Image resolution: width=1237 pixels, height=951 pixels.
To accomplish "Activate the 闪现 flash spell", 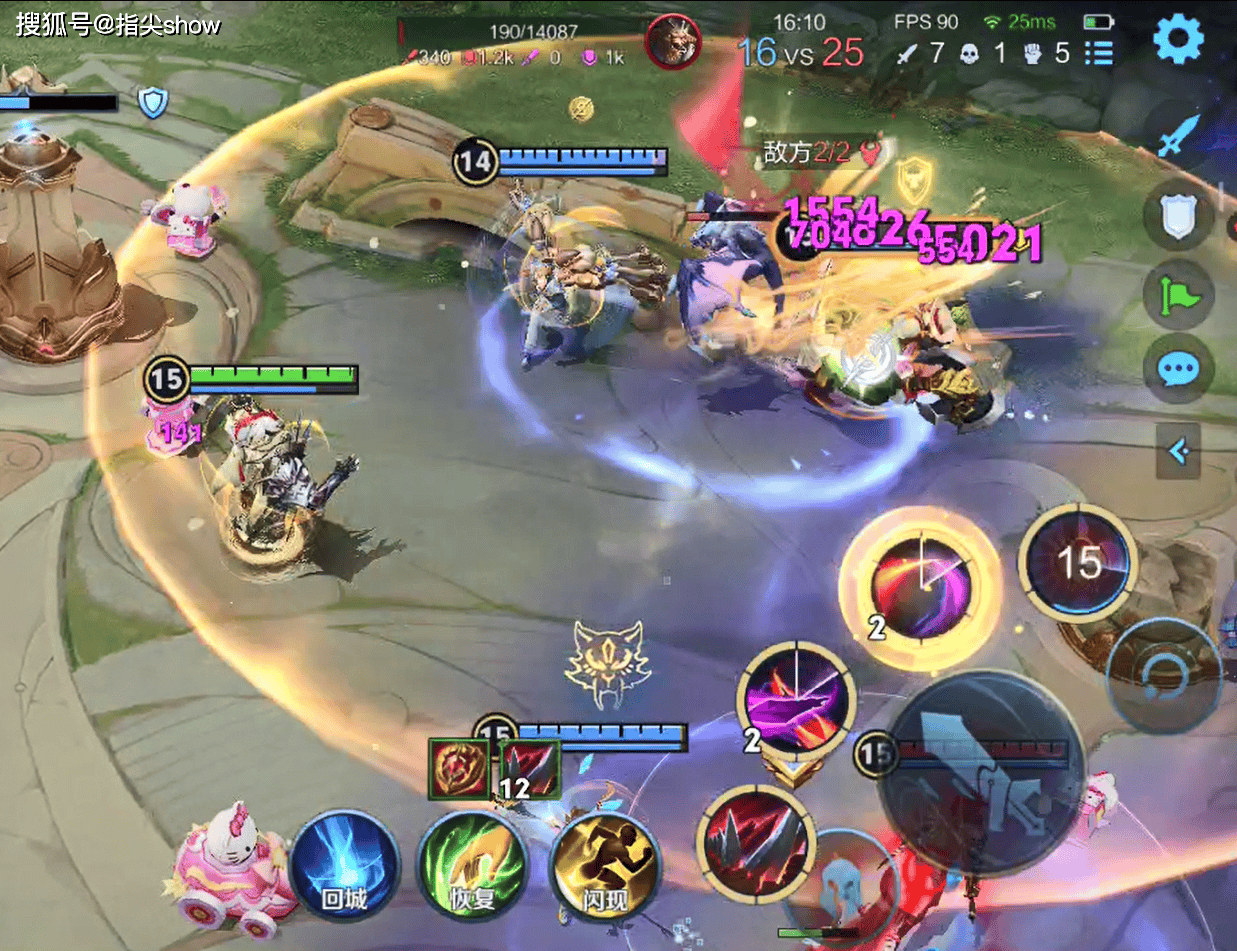I will (604, 867).
